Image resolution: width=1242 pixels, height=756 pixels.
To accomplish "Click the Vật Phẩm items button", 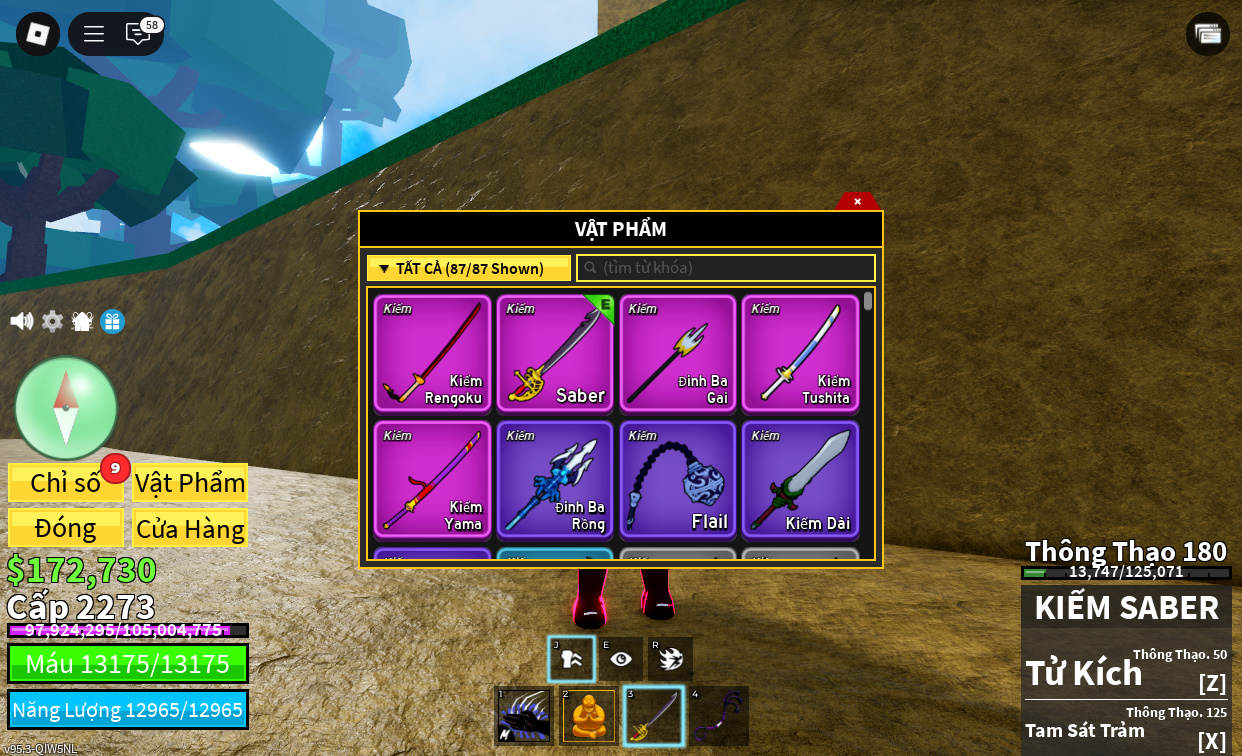I will pyautogui.click(x=190, y=483).
